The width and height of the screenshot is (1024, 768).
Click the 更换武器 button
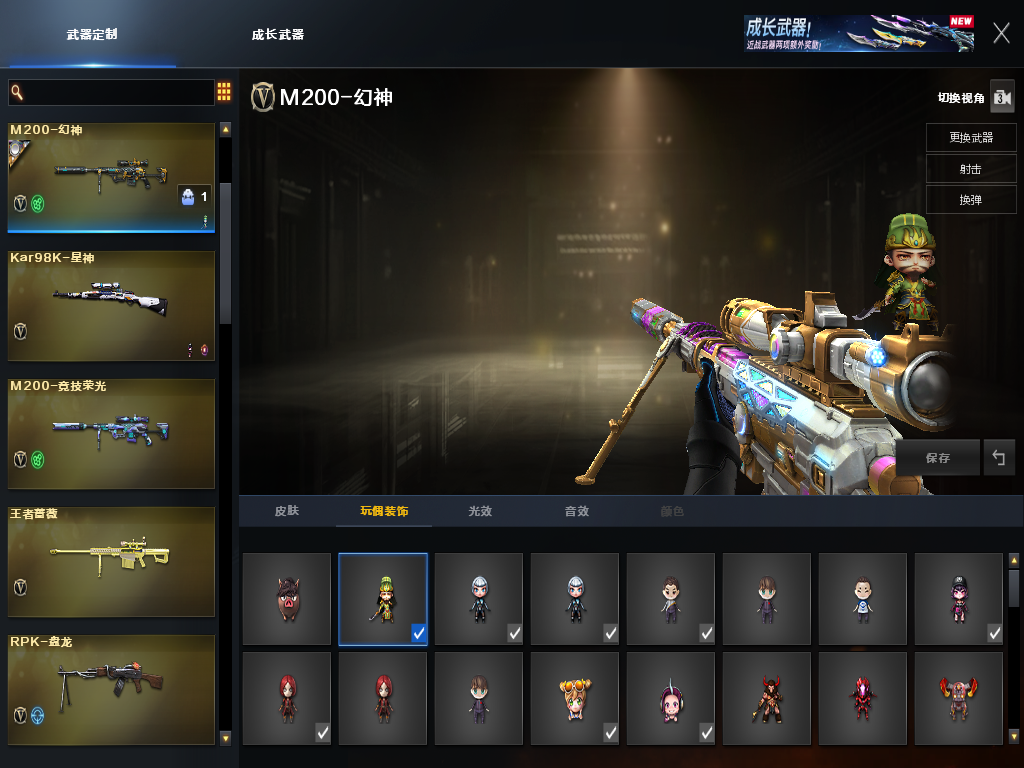(971, 138)
